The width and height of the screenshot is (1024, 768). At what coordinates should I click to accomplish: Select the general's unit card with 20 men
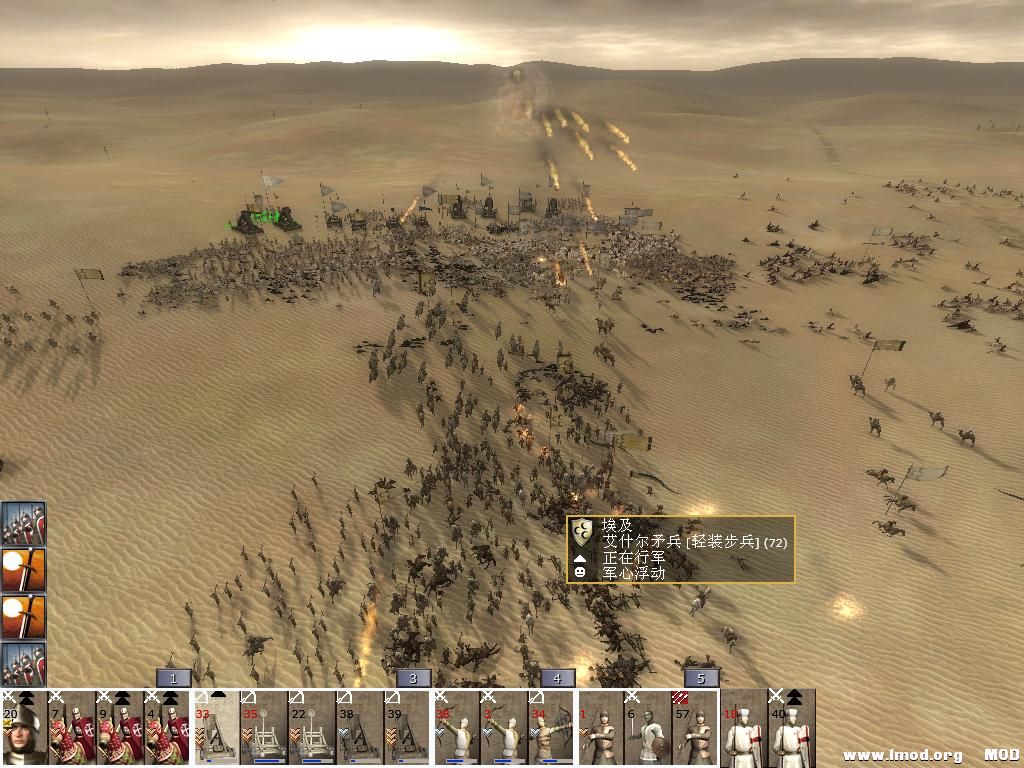(x=24, y=728)
